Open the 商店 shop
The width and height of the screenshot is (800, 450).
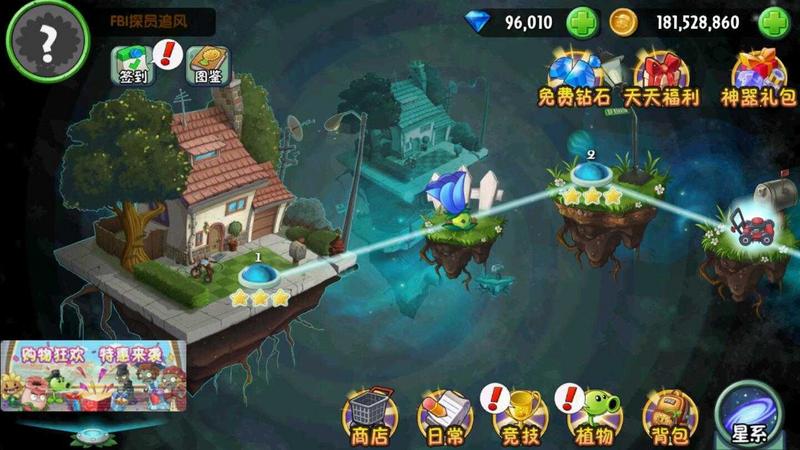[x=367, y=415]
